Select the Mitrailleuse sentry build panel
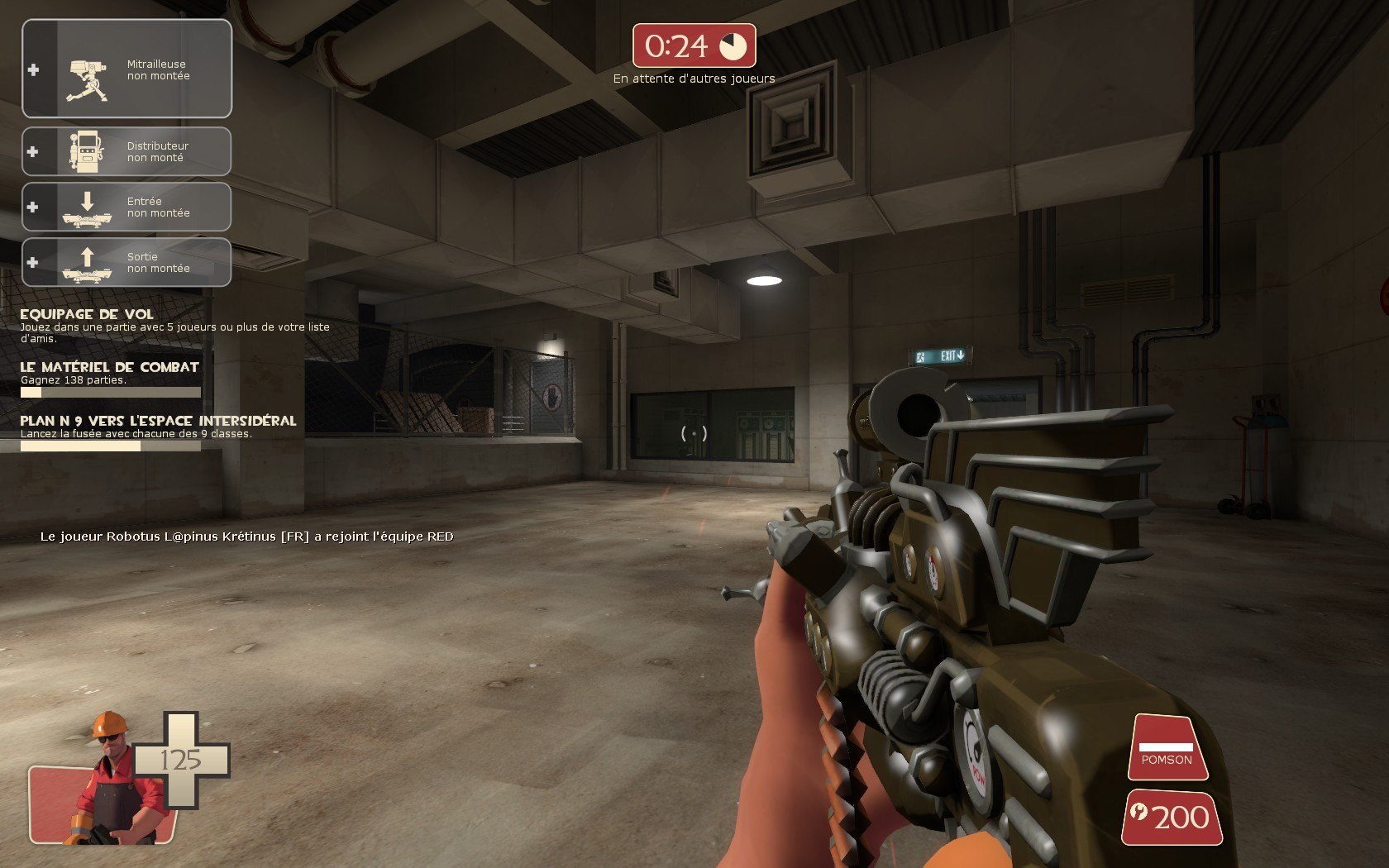Screen dimensions: 1389x868 (x=126, y=69)
